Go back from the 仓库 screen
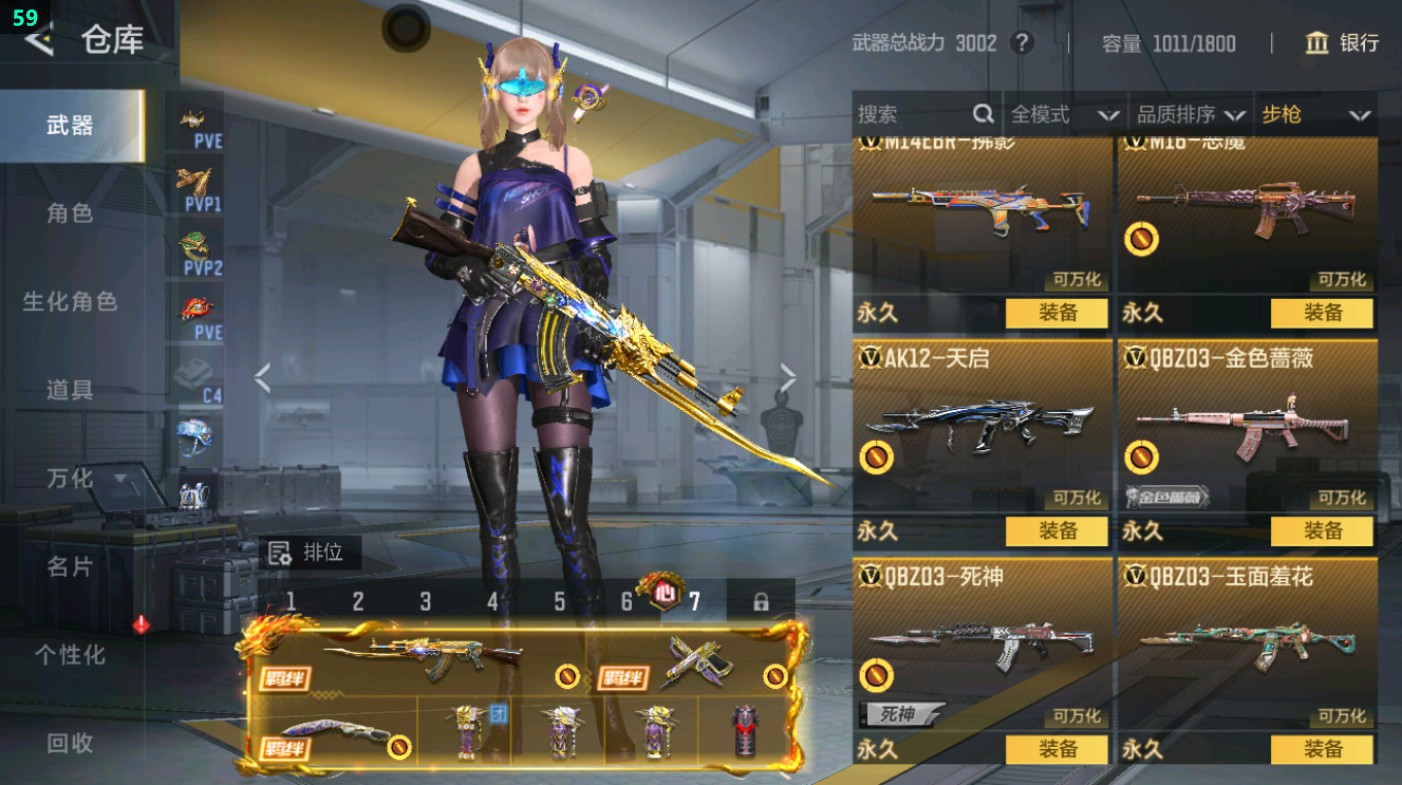 pyautogui.click(x=40, y=40)
